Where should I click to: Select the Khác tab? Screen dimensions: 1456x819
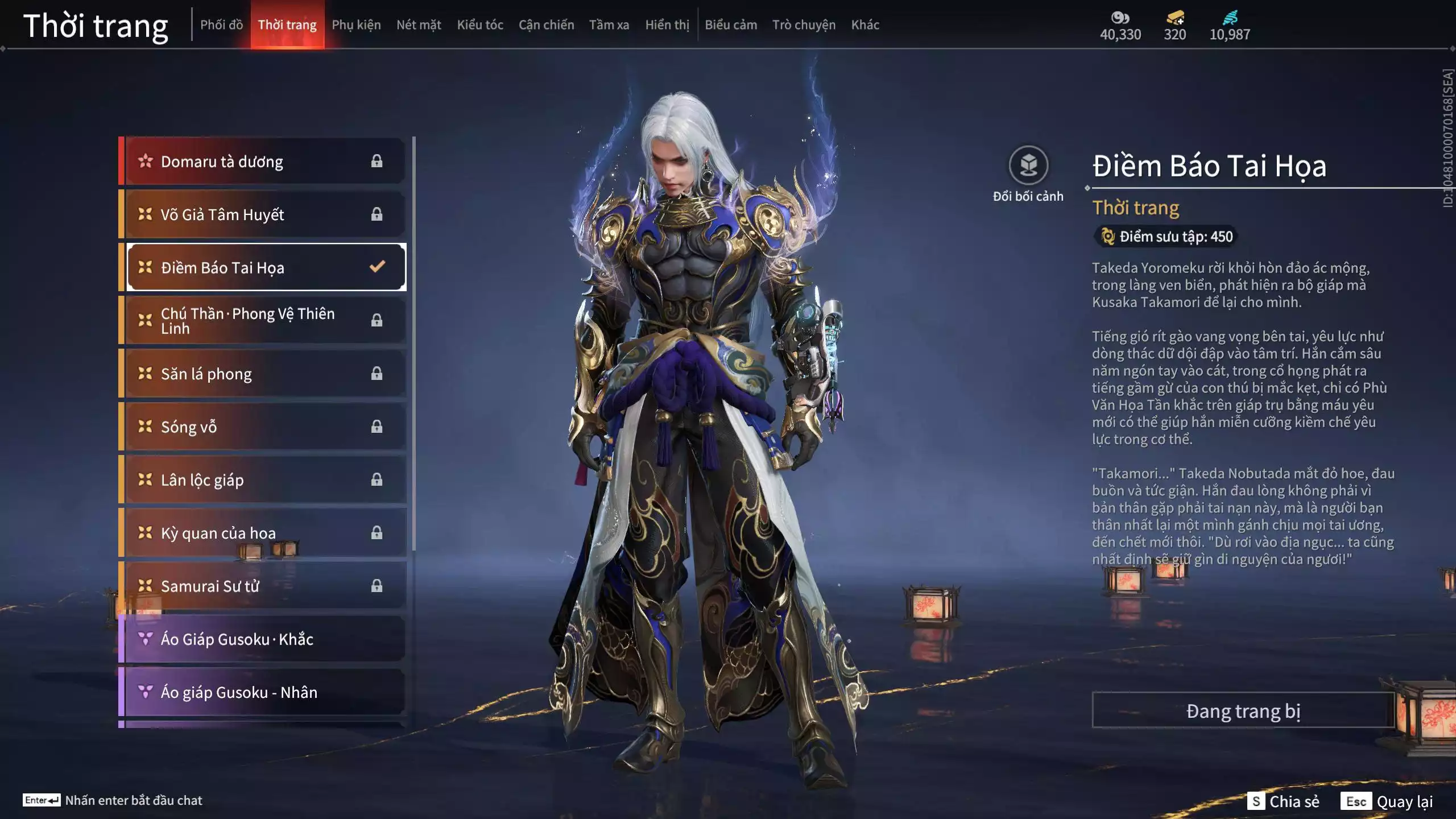tap(865, 25)
